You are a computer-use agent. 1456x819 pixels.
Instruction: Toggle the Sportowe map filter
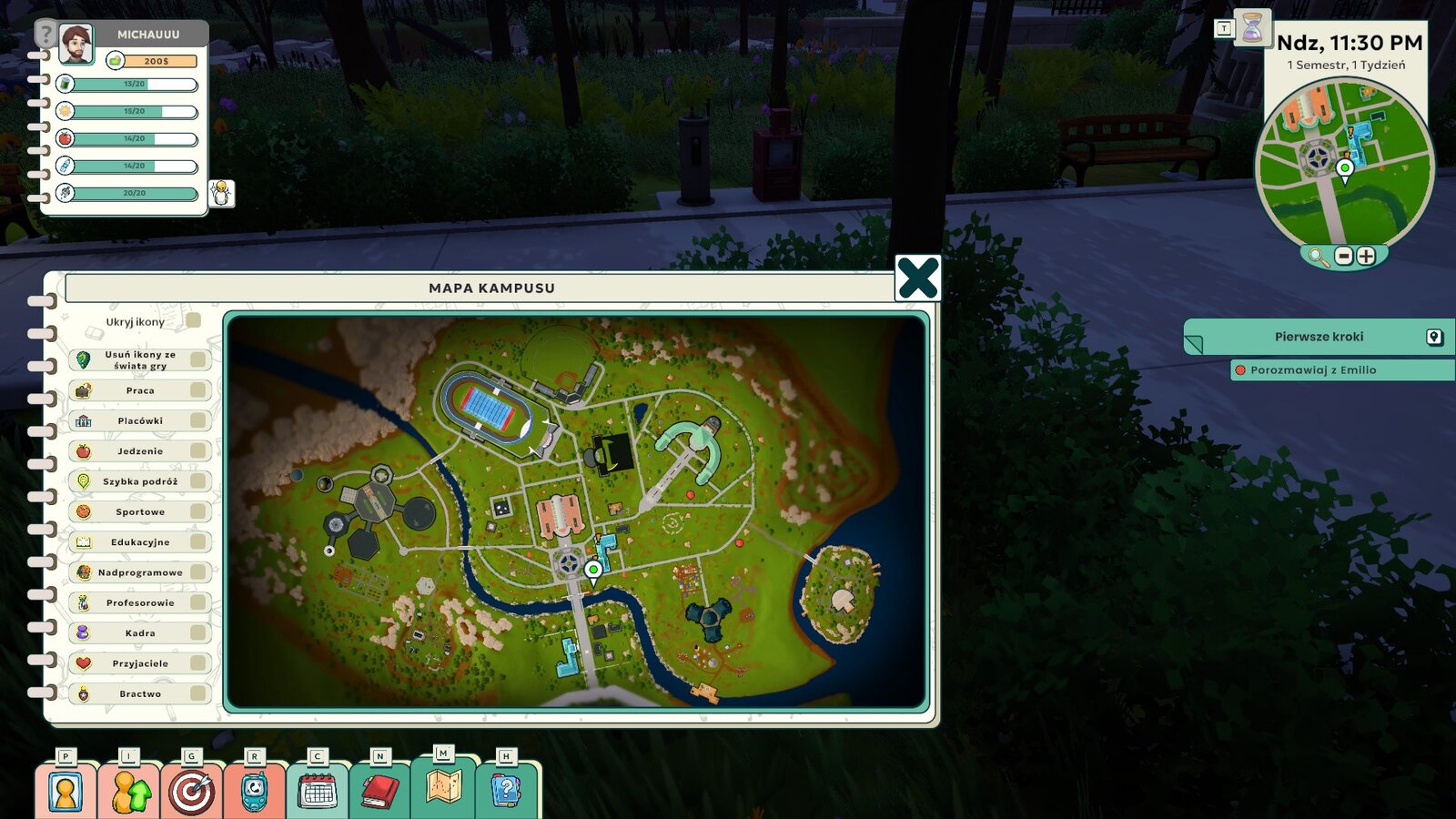[197, 511]
